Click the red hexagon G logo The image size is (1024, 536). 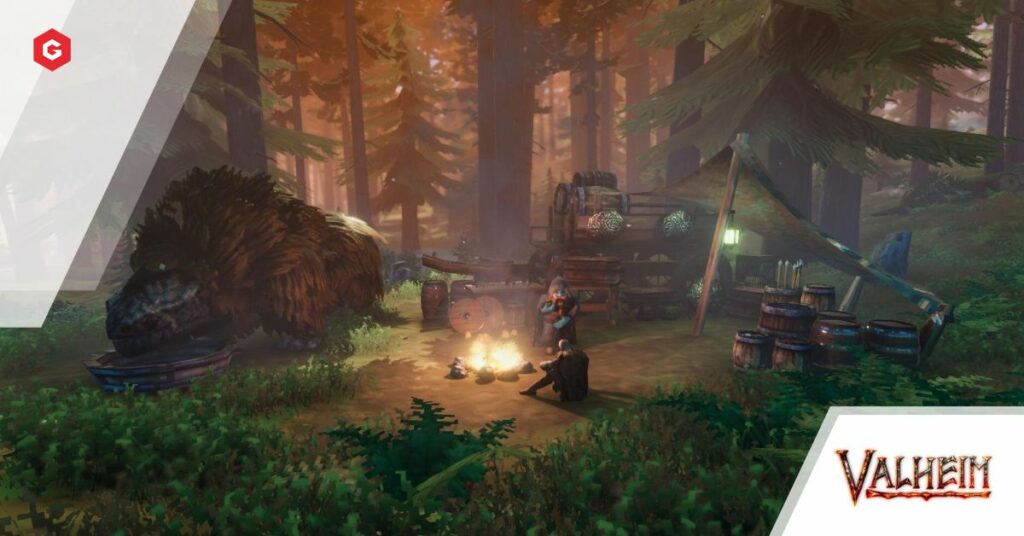(x=52, y=50)
